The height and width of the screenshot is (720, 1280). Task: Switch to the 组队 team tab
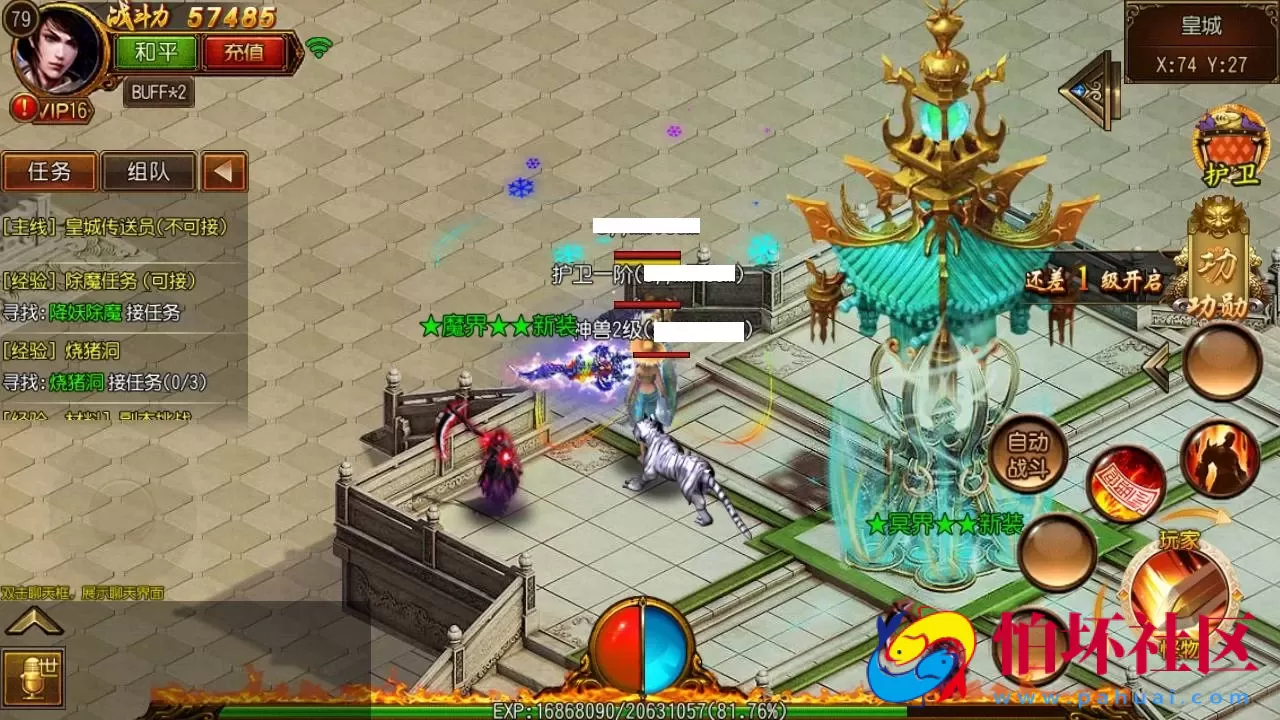[148, 172]
